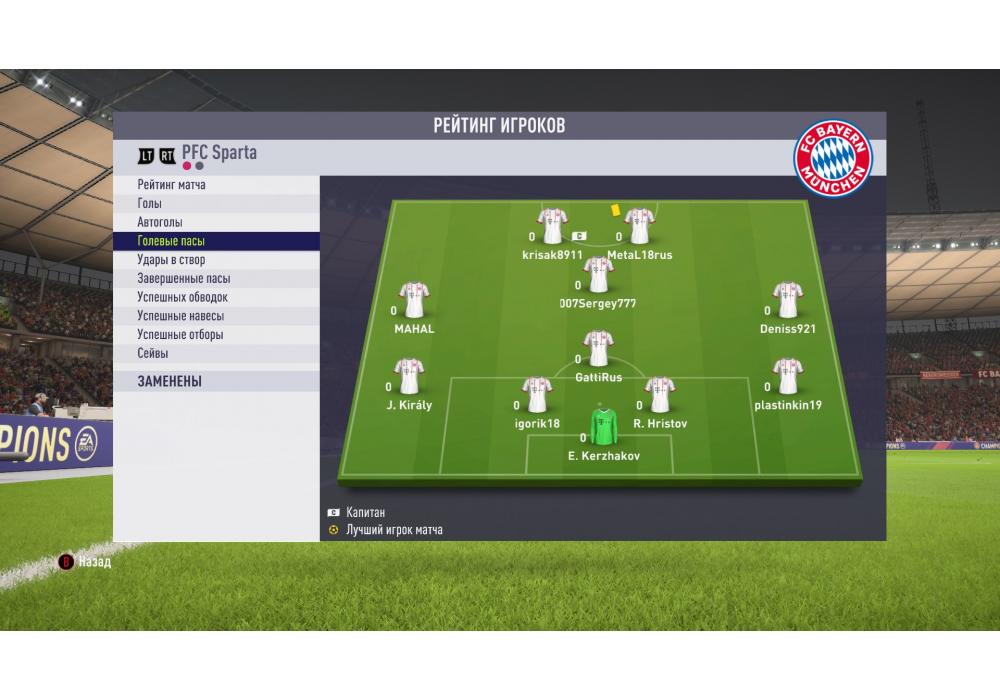Select defender plastinkin19

(787, 378)
